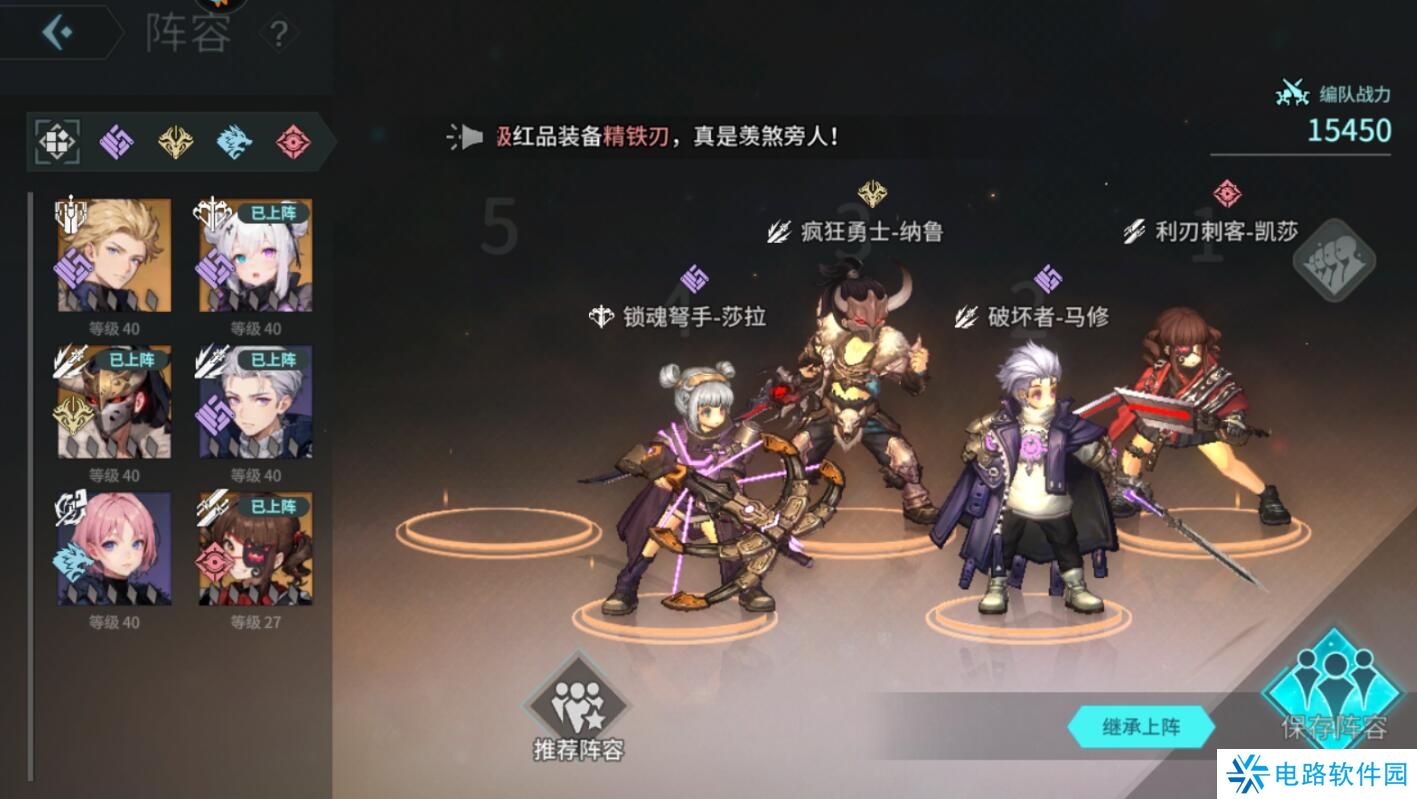The height and width of the screenshot is (799, 1417).
Task: Click the 继承上阵 button
Action: point(1143,728)
